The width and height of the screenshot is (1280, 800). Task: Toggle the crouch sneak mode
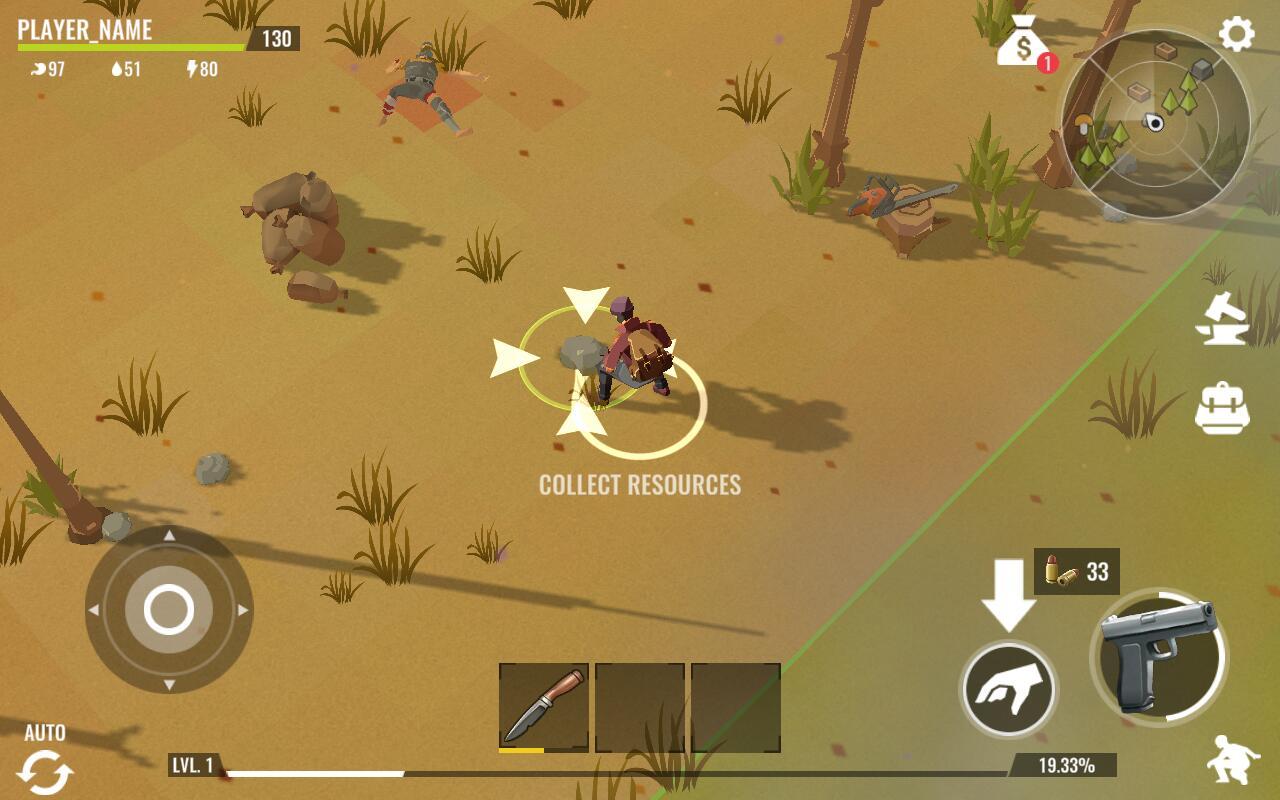coord(1232,761)
